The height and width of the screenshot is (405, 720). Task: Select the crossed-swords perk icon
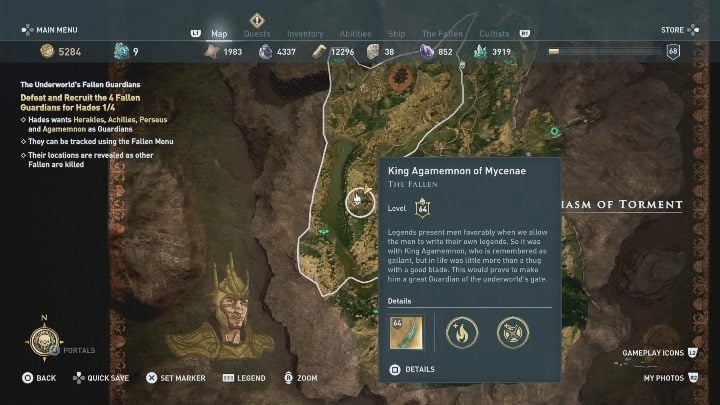[x=514, y=332]
